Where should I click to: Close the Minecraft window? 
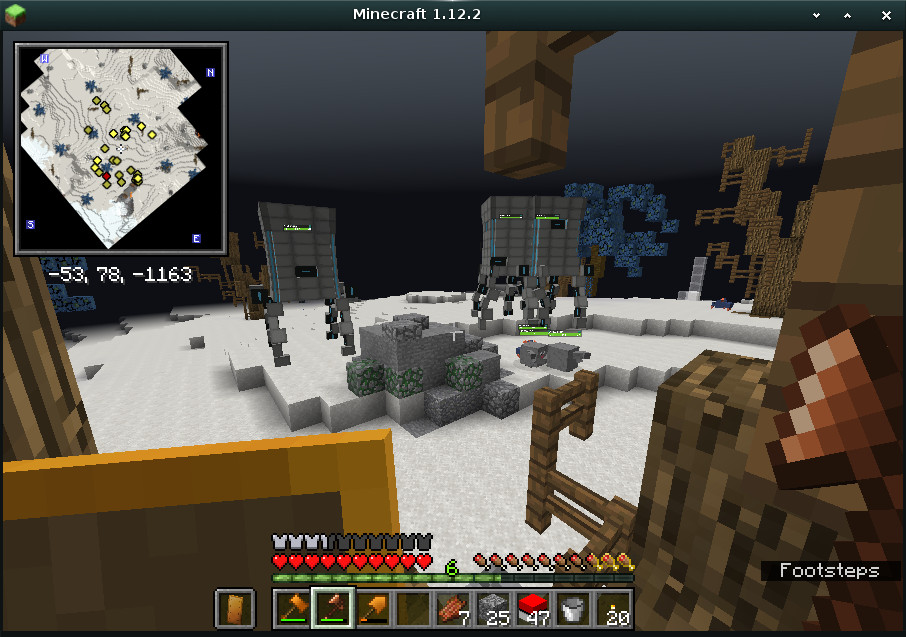point(887,14)
